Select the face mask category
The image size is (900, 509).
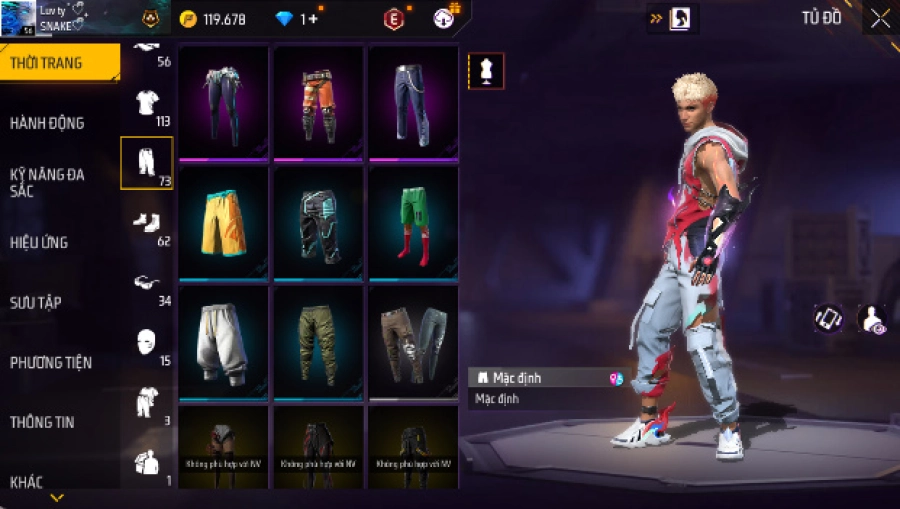[x=147, y=343]
